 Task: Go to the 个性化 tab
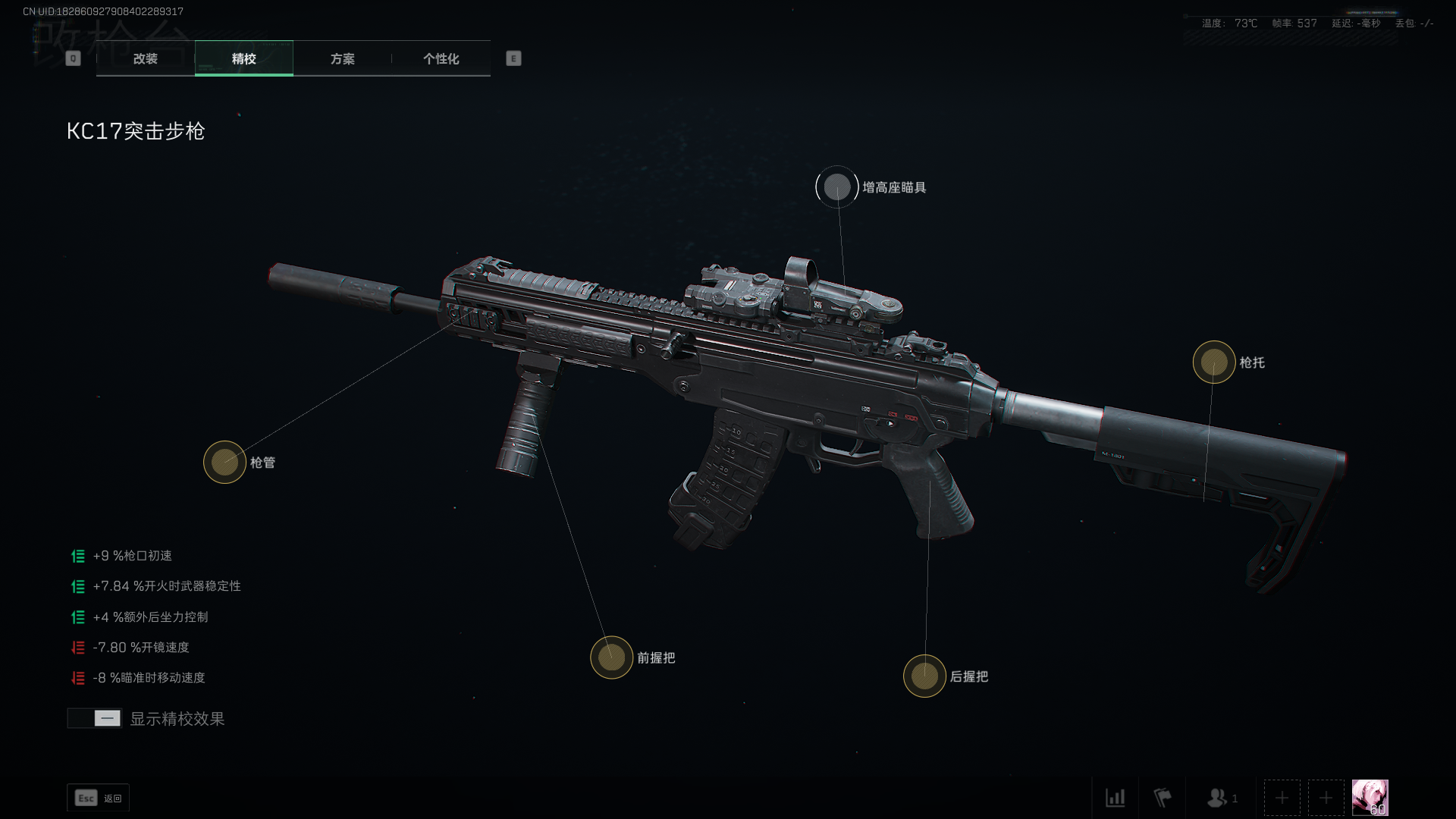(x=441, y=58)
